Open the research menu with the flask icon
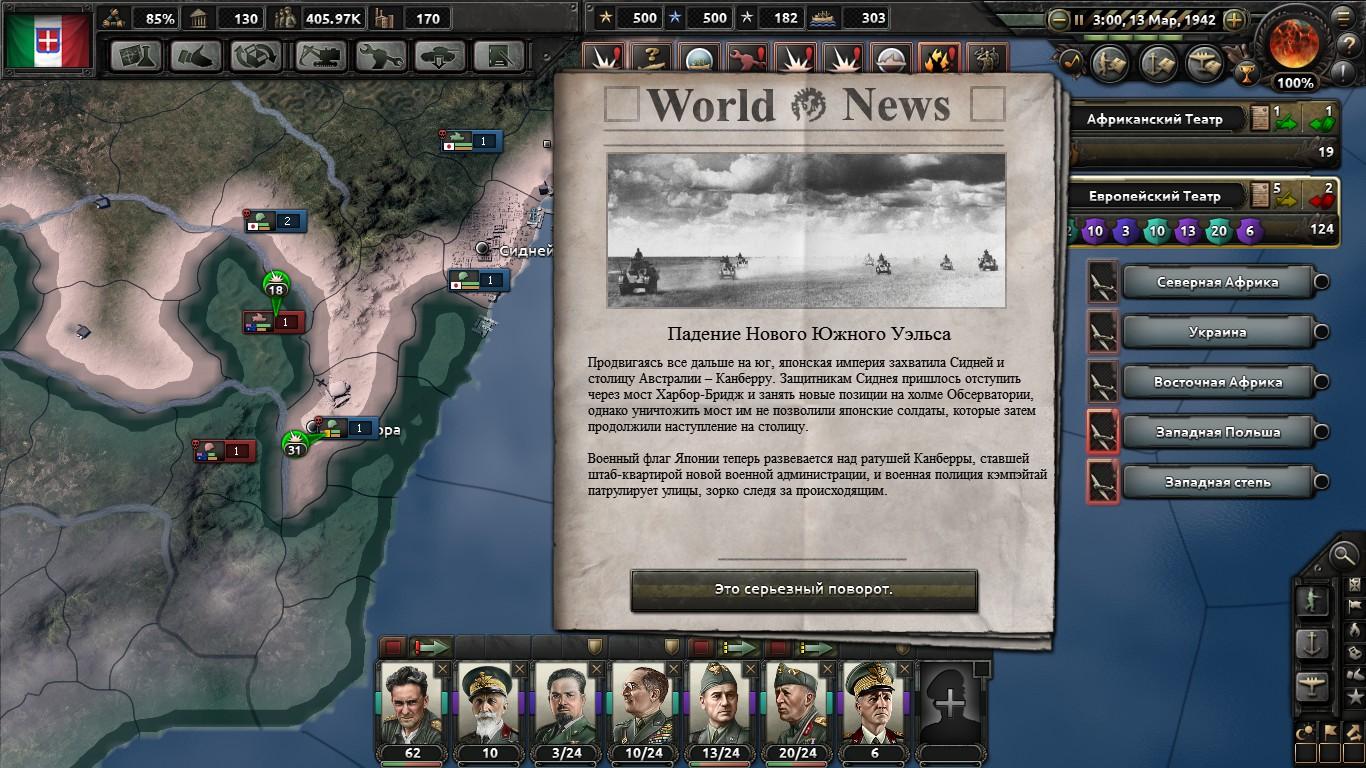This screenshot has width=1366, height=768. tap(136, 56)
